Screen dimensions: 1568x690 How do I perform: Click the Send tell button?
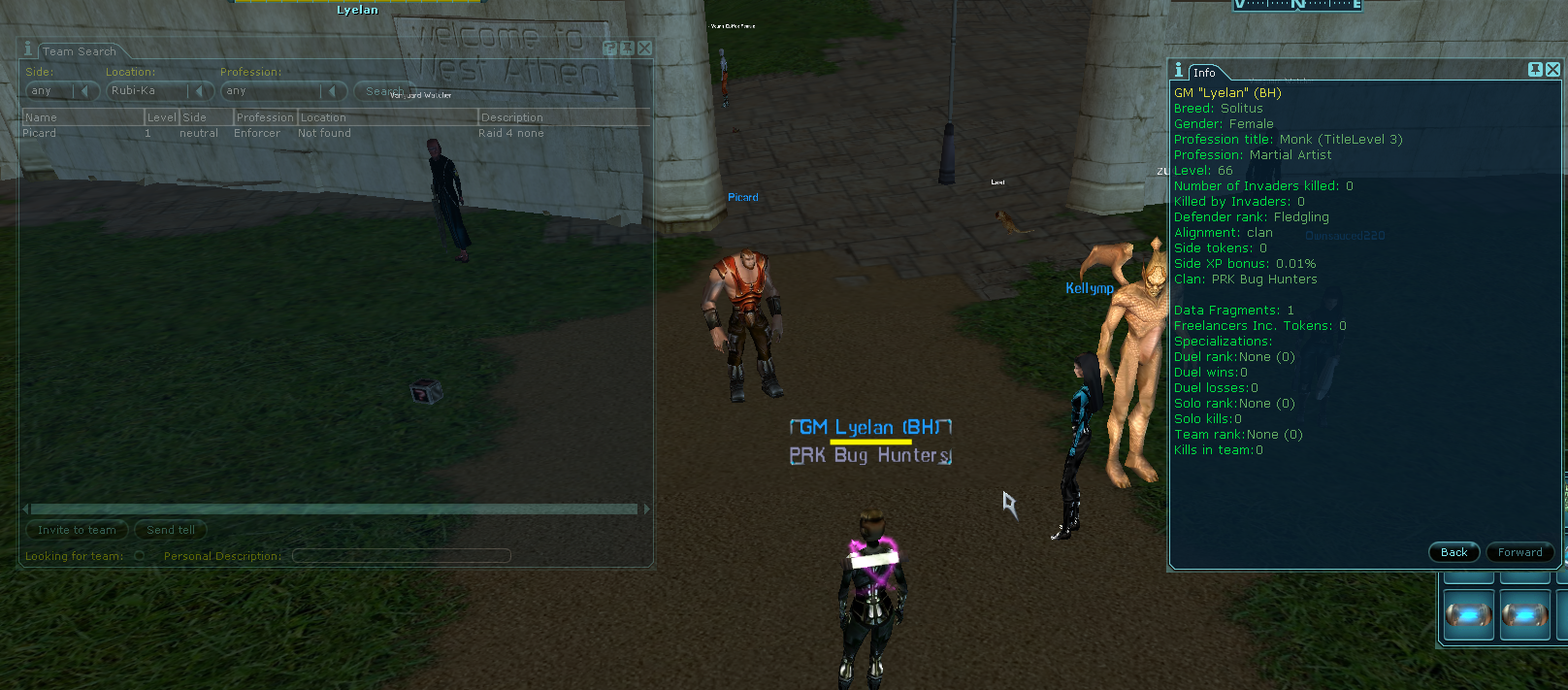[x=171, y=530]
